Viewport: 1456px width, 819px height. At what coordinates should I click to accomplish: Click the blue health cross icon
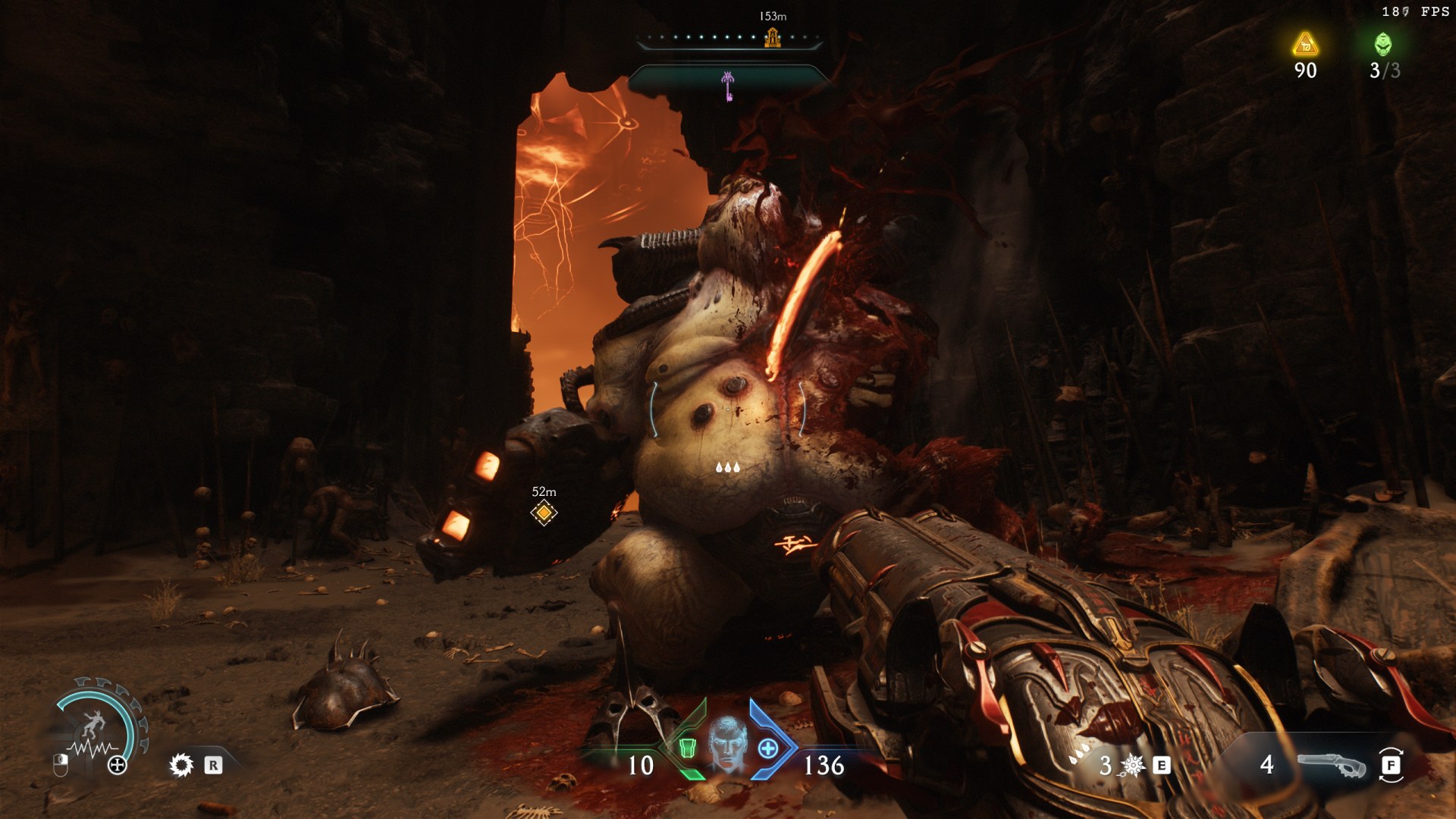coord(768,748)
